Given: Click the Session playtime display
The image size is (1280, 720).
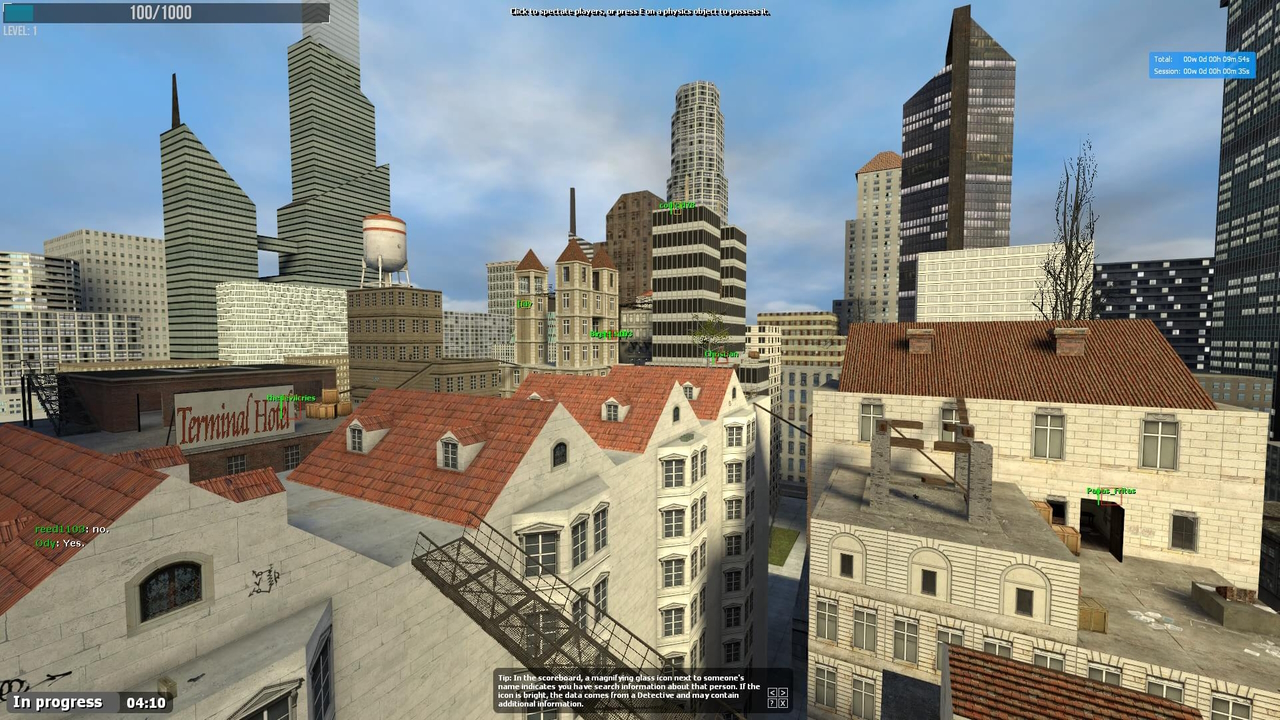Looking at the screenshot, I should (x=1203, y=71).
